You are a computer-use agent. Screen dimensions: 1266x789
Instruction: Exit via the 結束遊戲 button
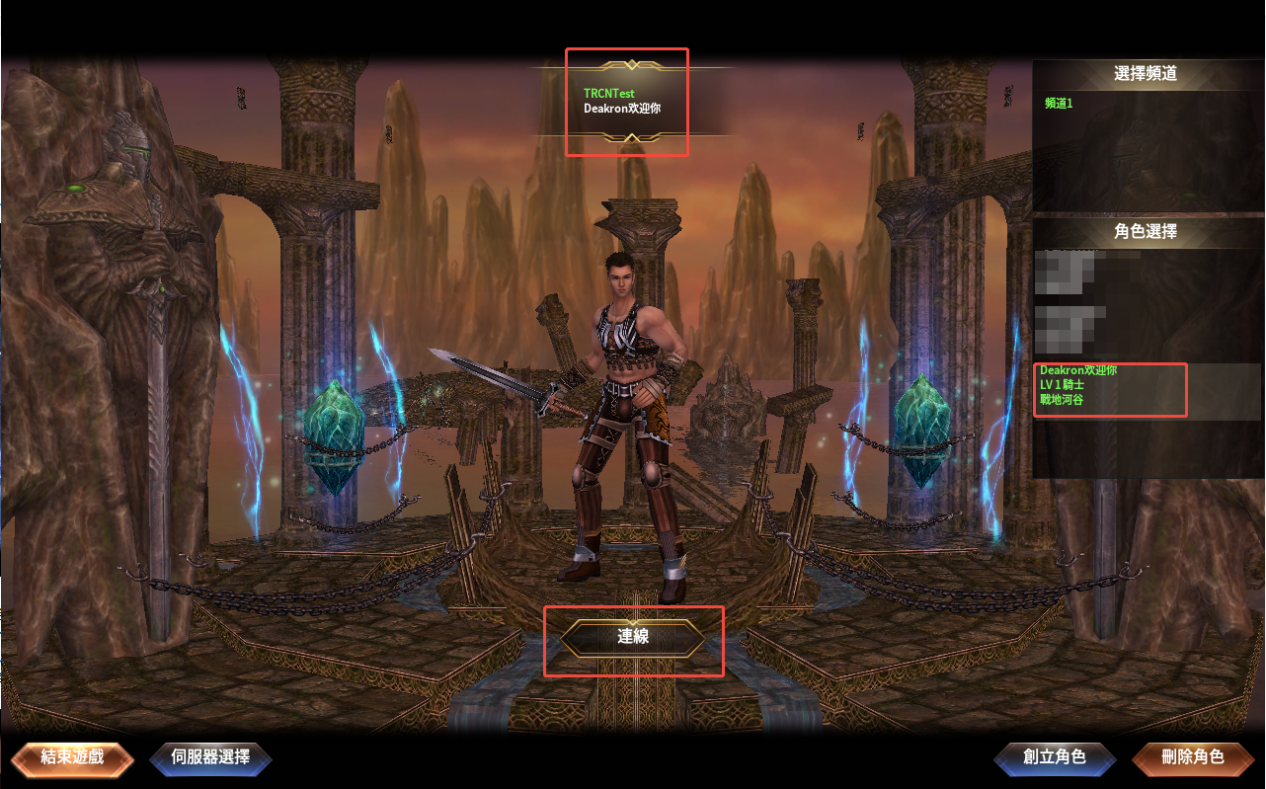[x=72, y=757]
